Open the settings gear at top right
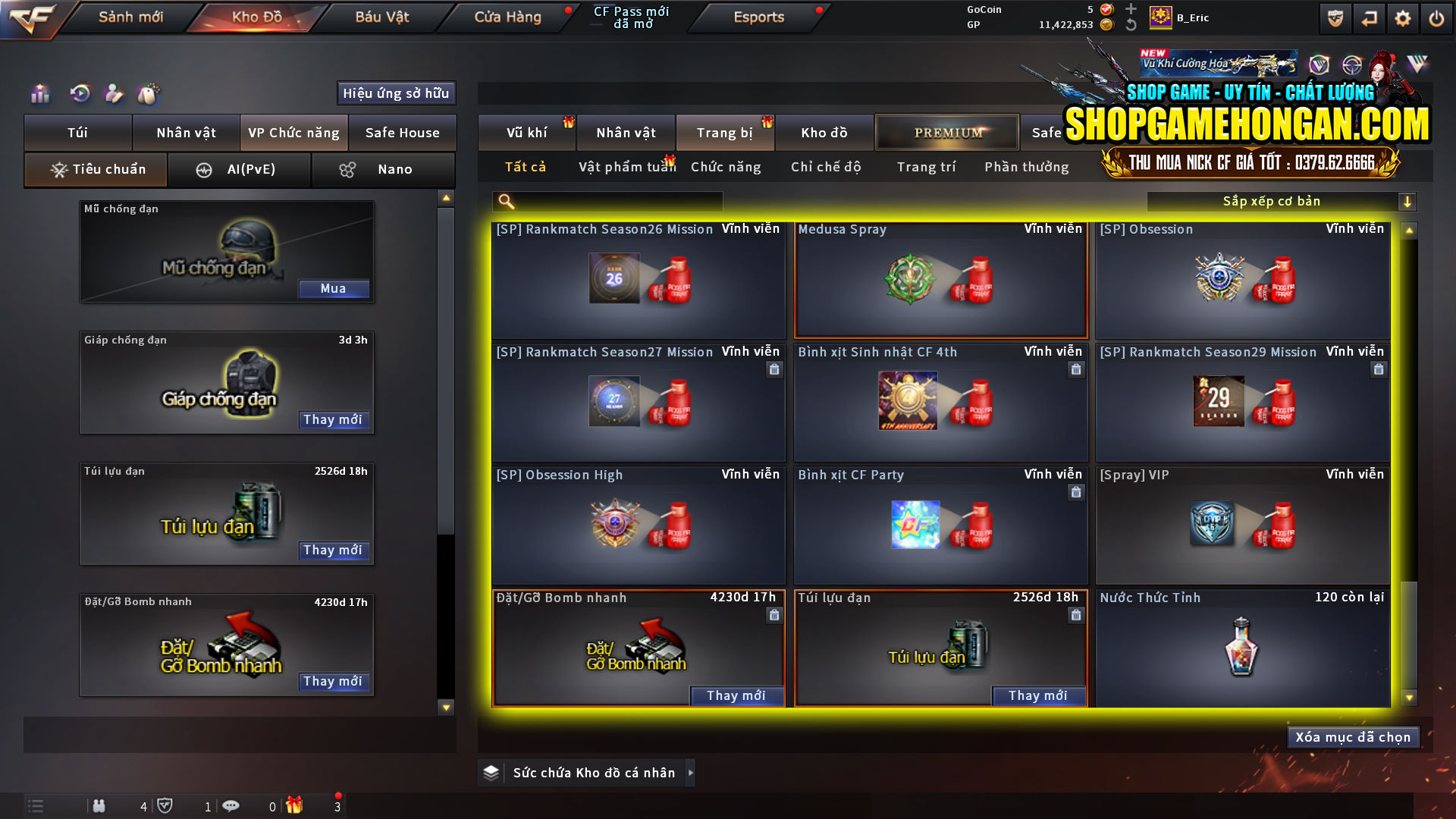1456x819 pixels. coord(1403,17)
